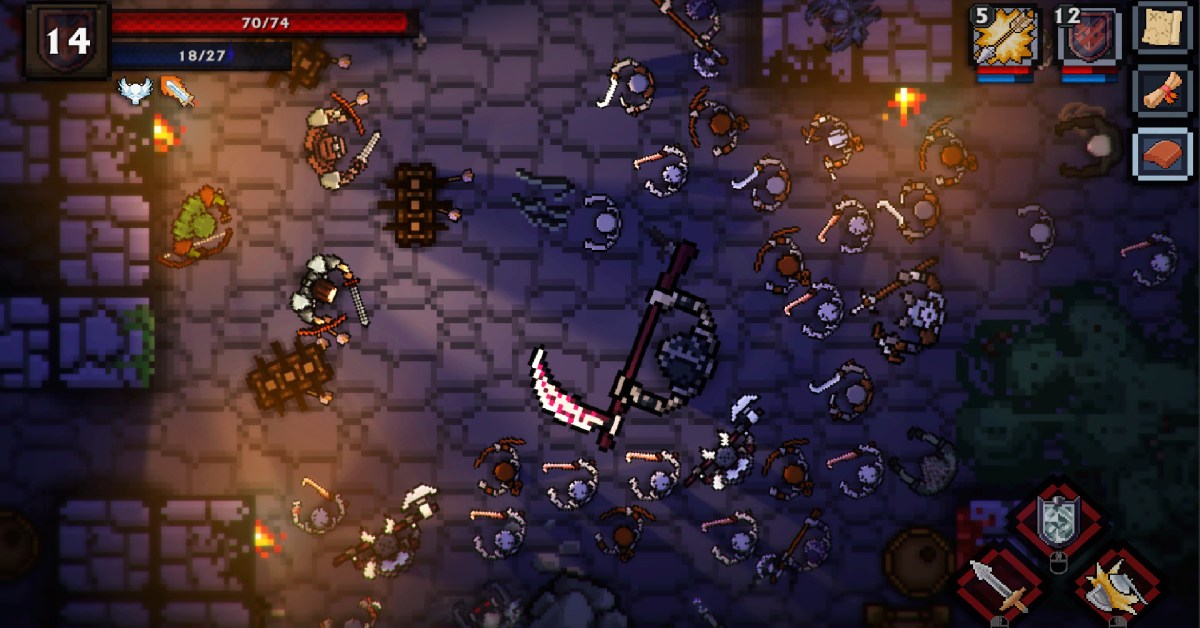Select the level 5 arrow companion portrait
The width and height of the screenshot is (1200, 628).
(1003, 38)
